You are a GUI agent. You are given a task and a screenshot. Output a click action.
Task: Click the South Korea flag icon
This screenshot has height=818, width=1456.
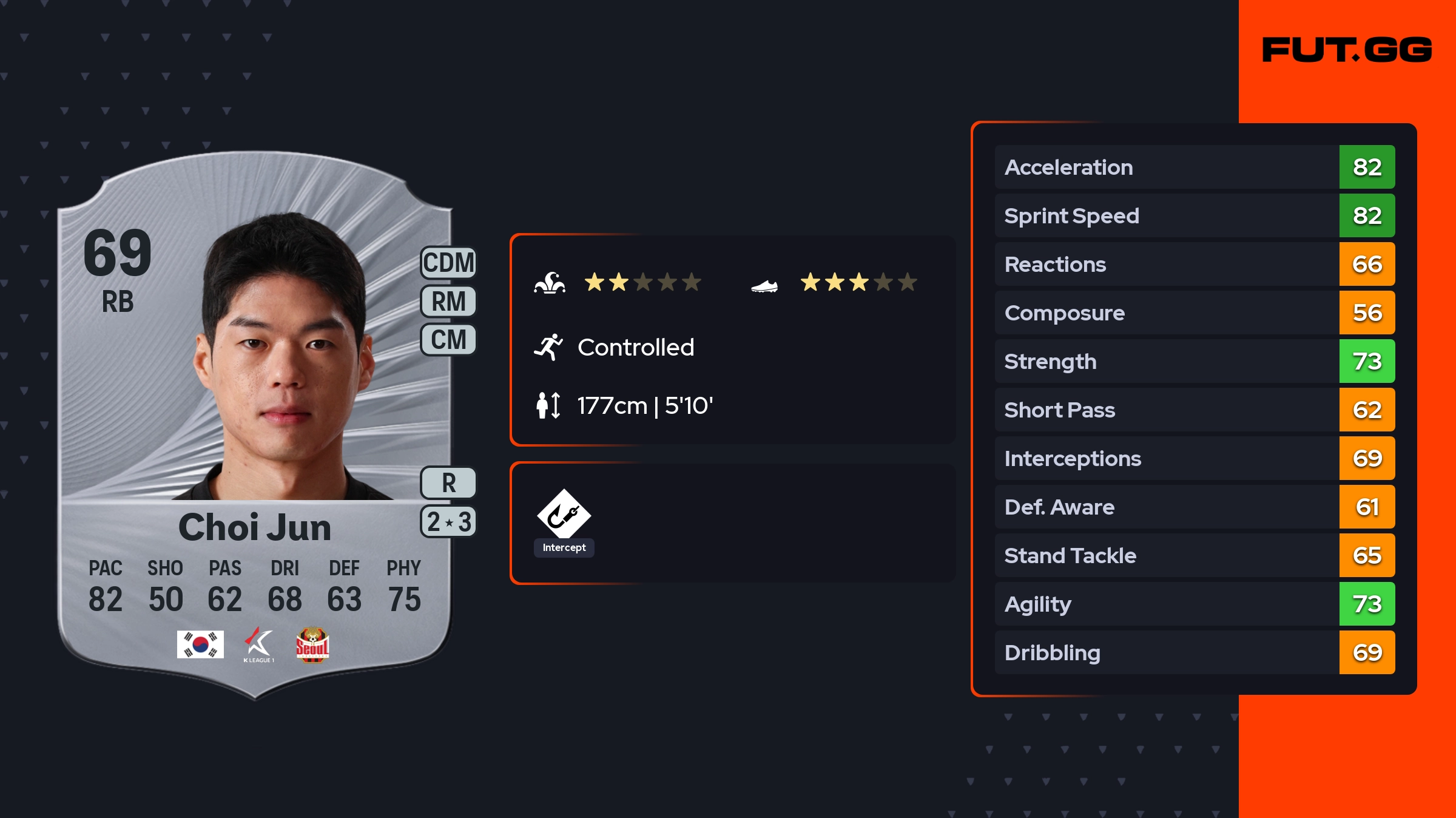coord(200,644)
